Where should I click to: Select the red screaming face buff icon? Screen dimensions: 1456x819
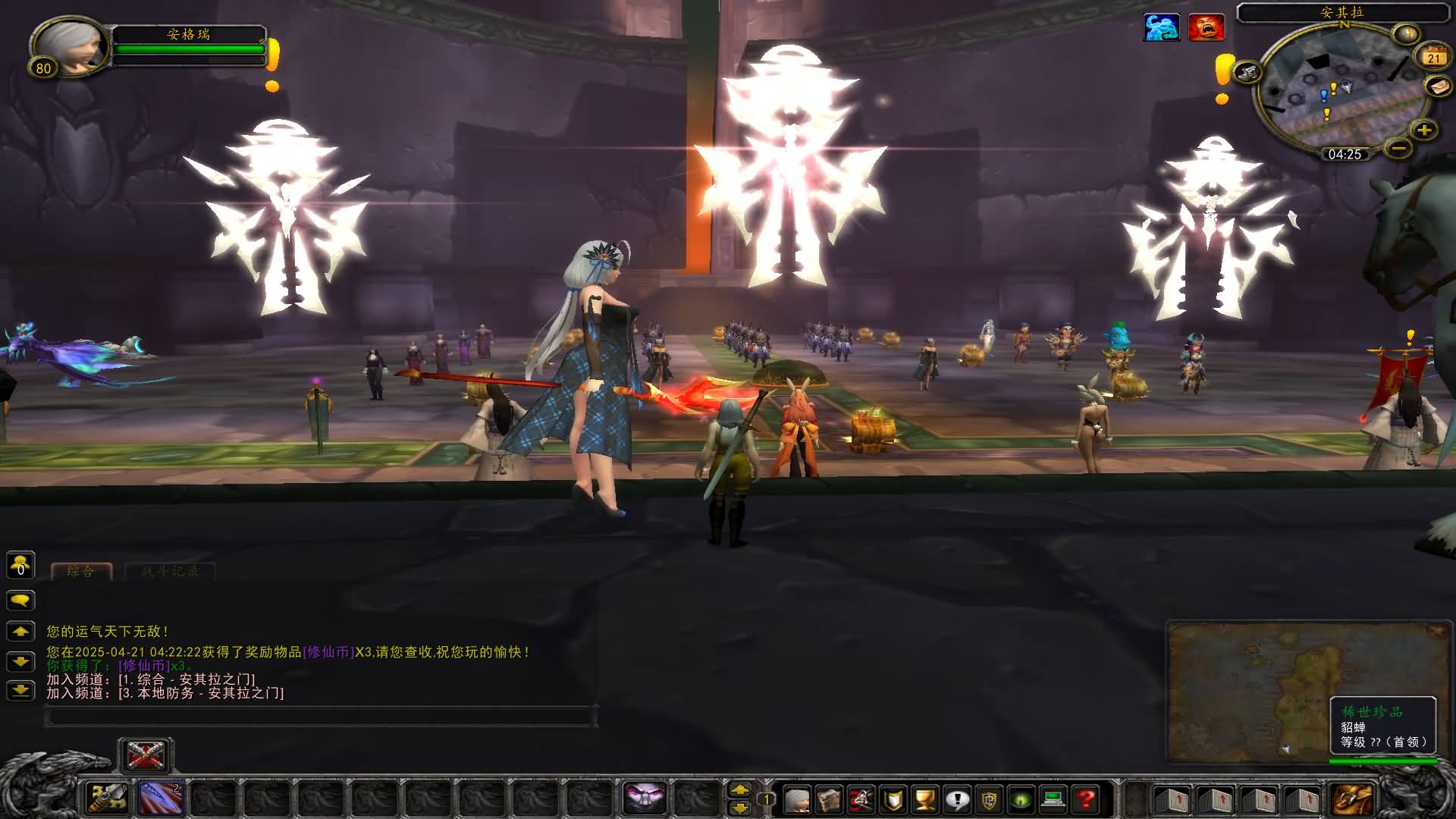(x=1206, y=27)
